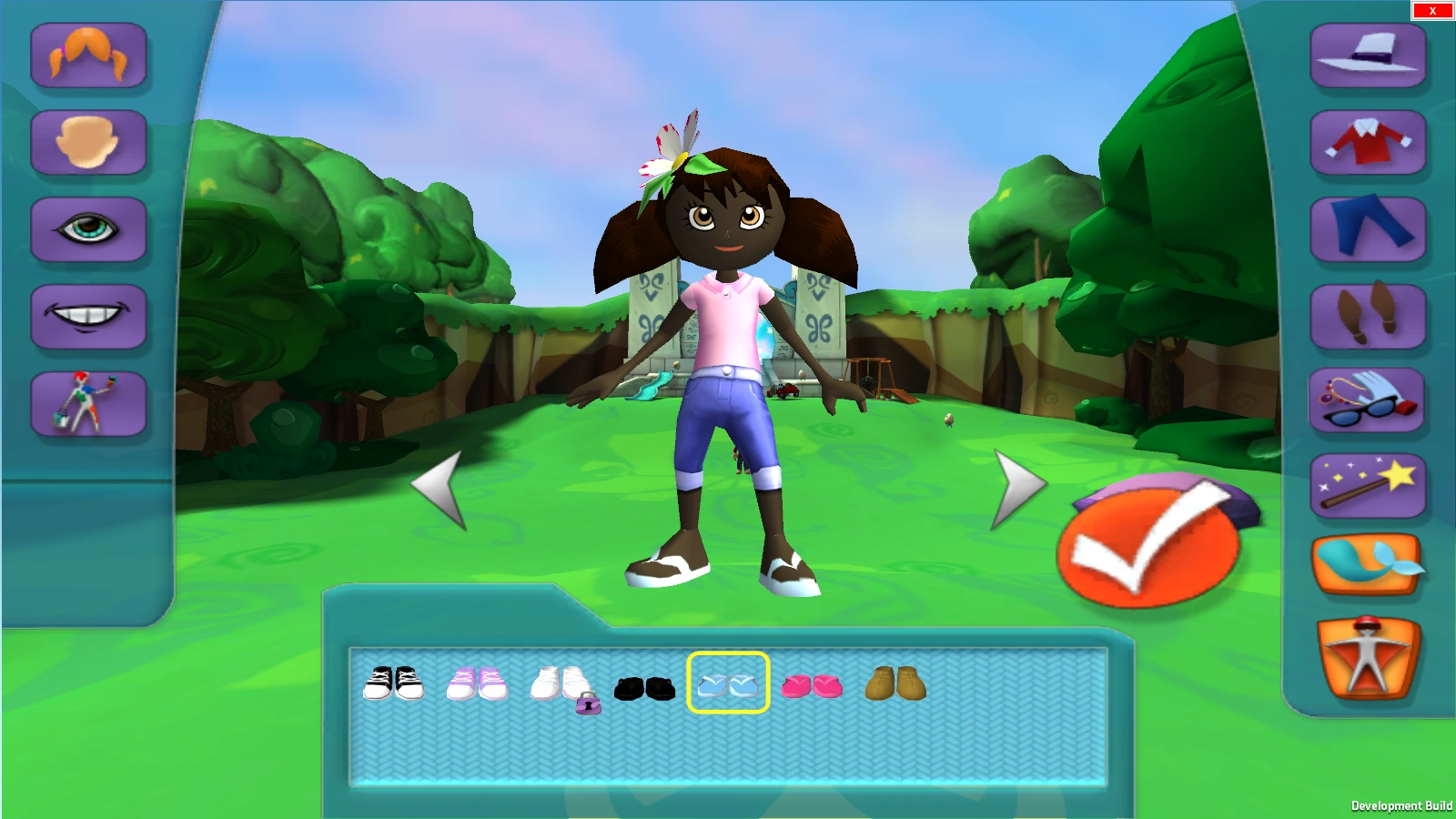Select the shirts category icon
The image size is (1456, 819).
click(1367, 144)
